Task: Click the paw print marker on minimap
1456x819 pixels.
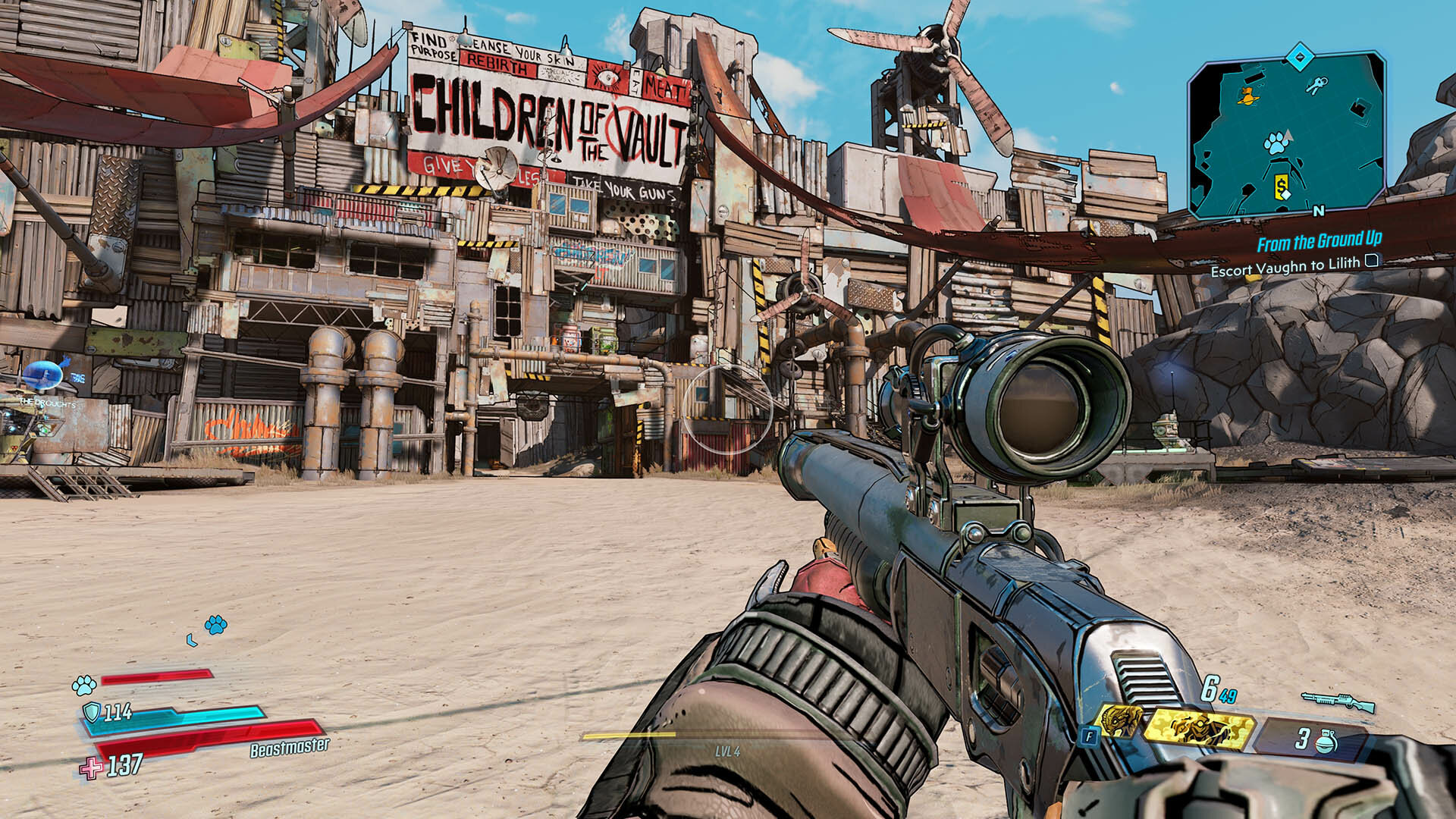Action: pyautogui.click(x=1276, y=143)
